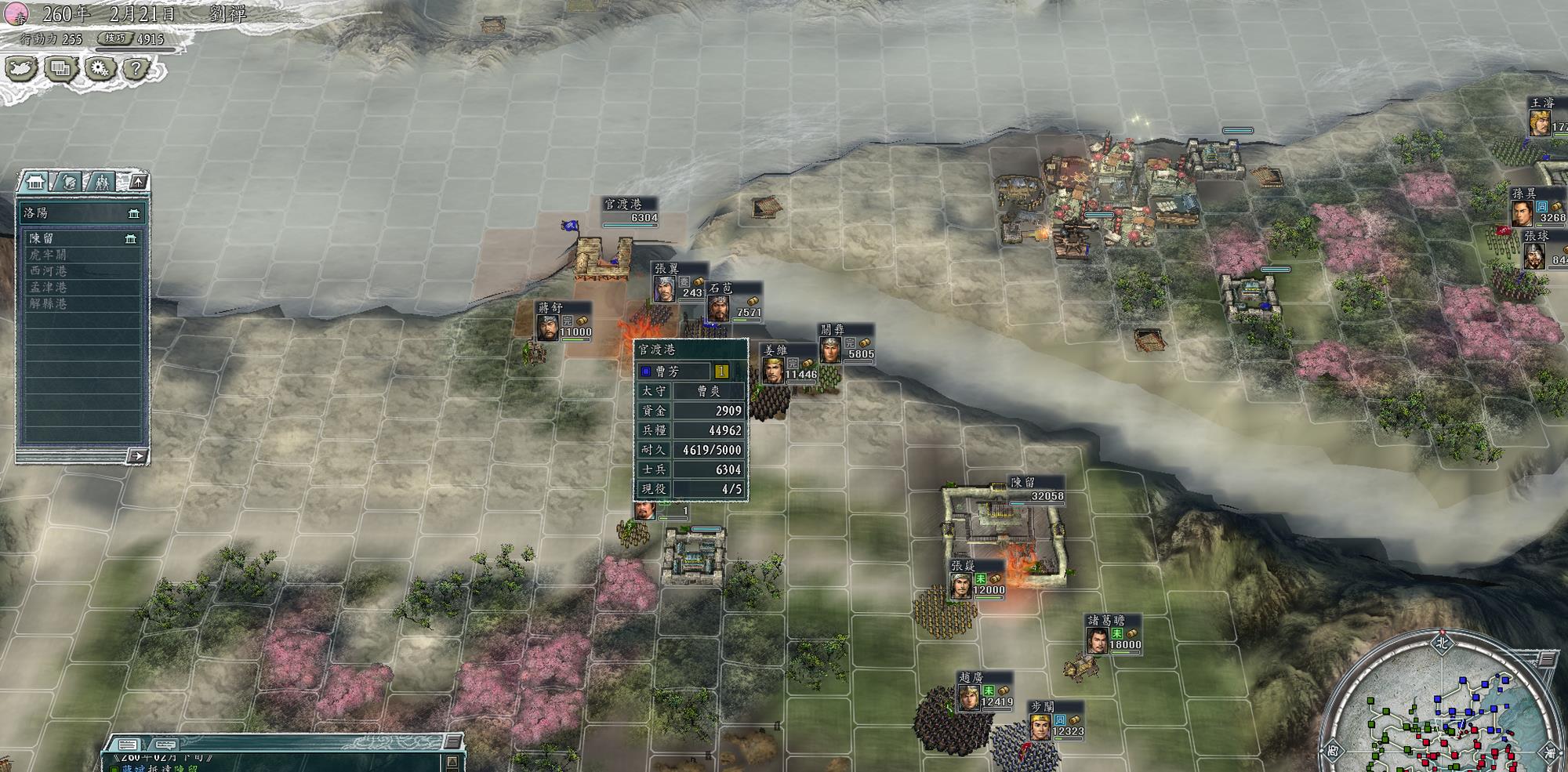Open the gear settings menu
Screen dimensions: 1568x772
point(98,70)
